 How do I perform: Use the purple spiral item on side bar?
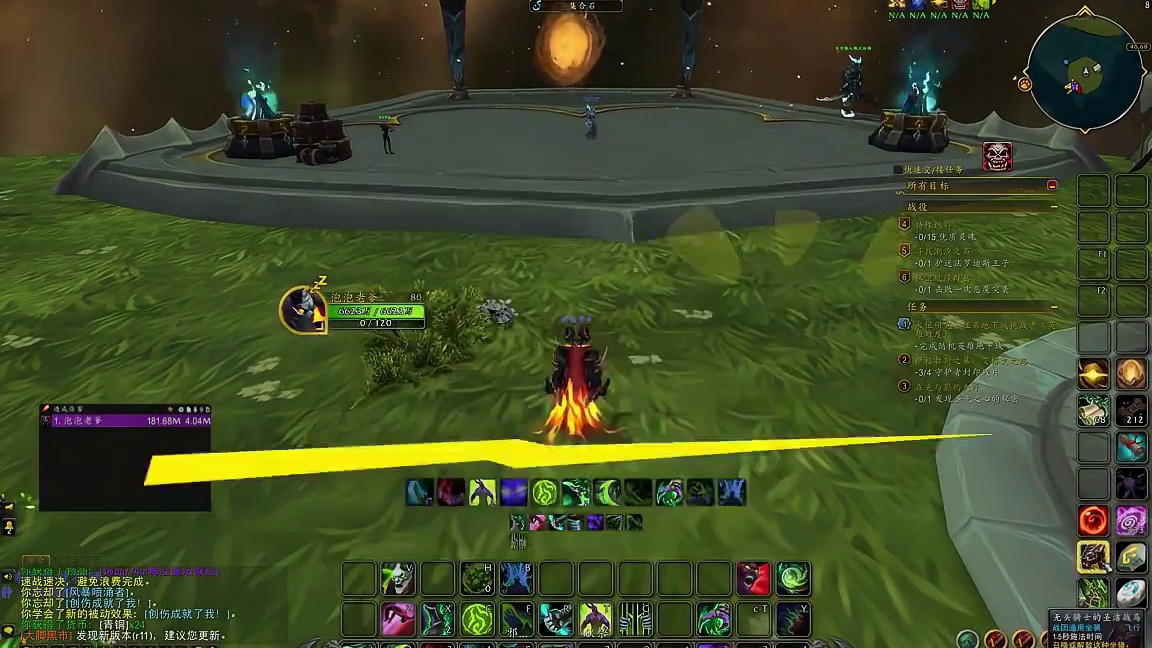[1131, 520]
